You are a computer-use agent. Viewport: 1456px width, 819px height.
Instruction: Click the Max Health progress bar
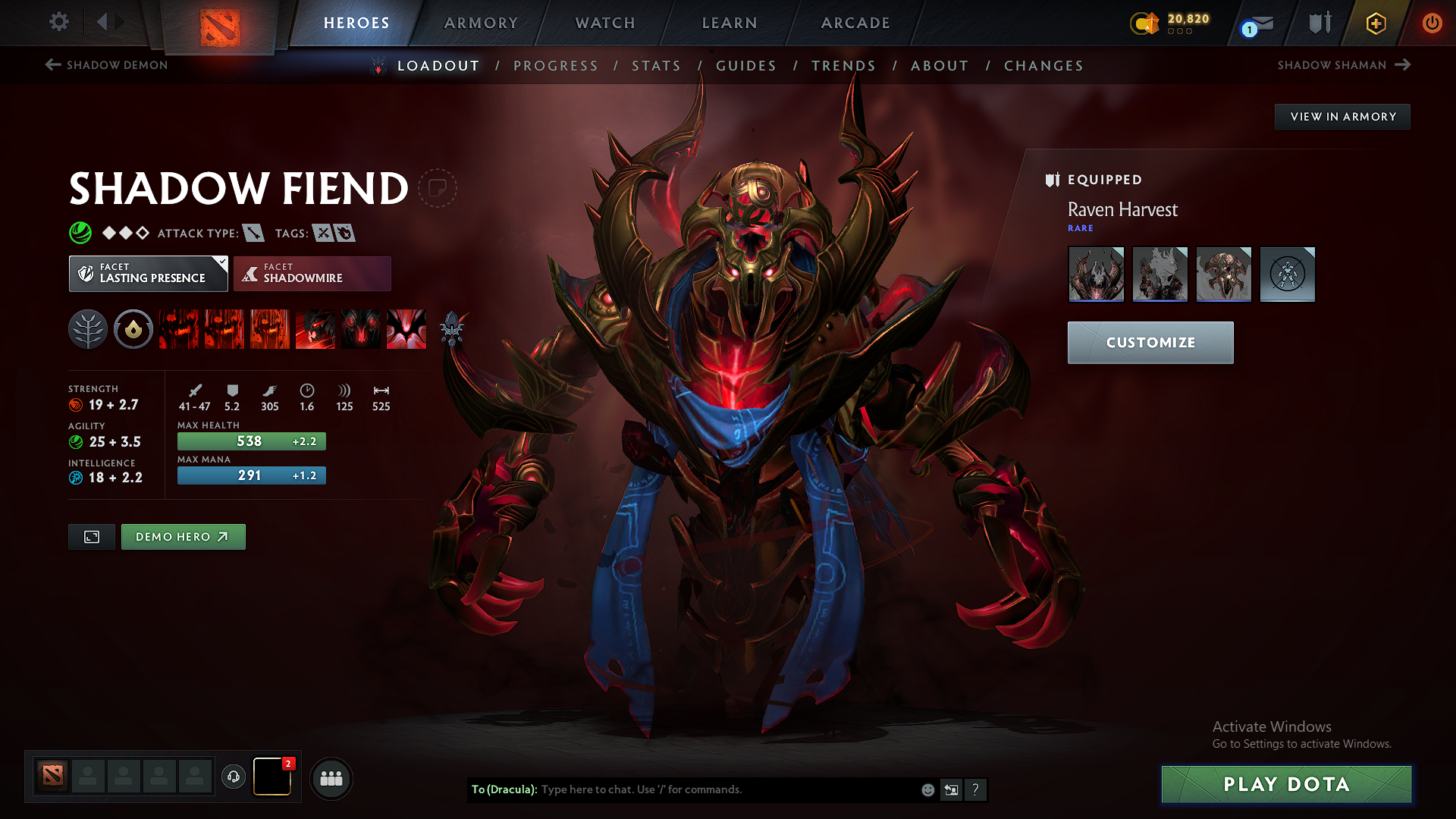[x=251, y=441]
